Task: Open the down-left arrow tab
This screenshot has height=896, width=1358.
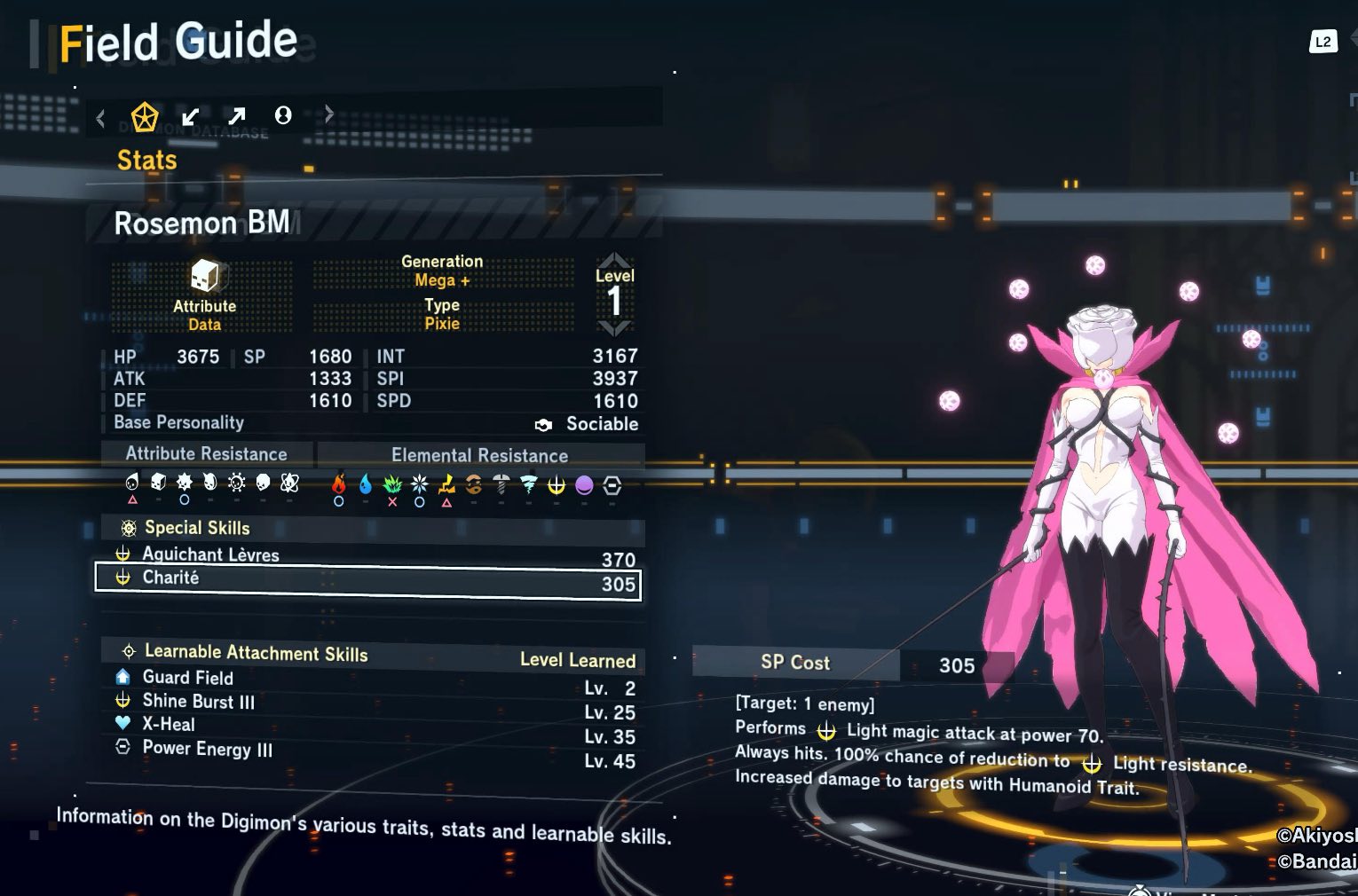Action: coord(190,116)
